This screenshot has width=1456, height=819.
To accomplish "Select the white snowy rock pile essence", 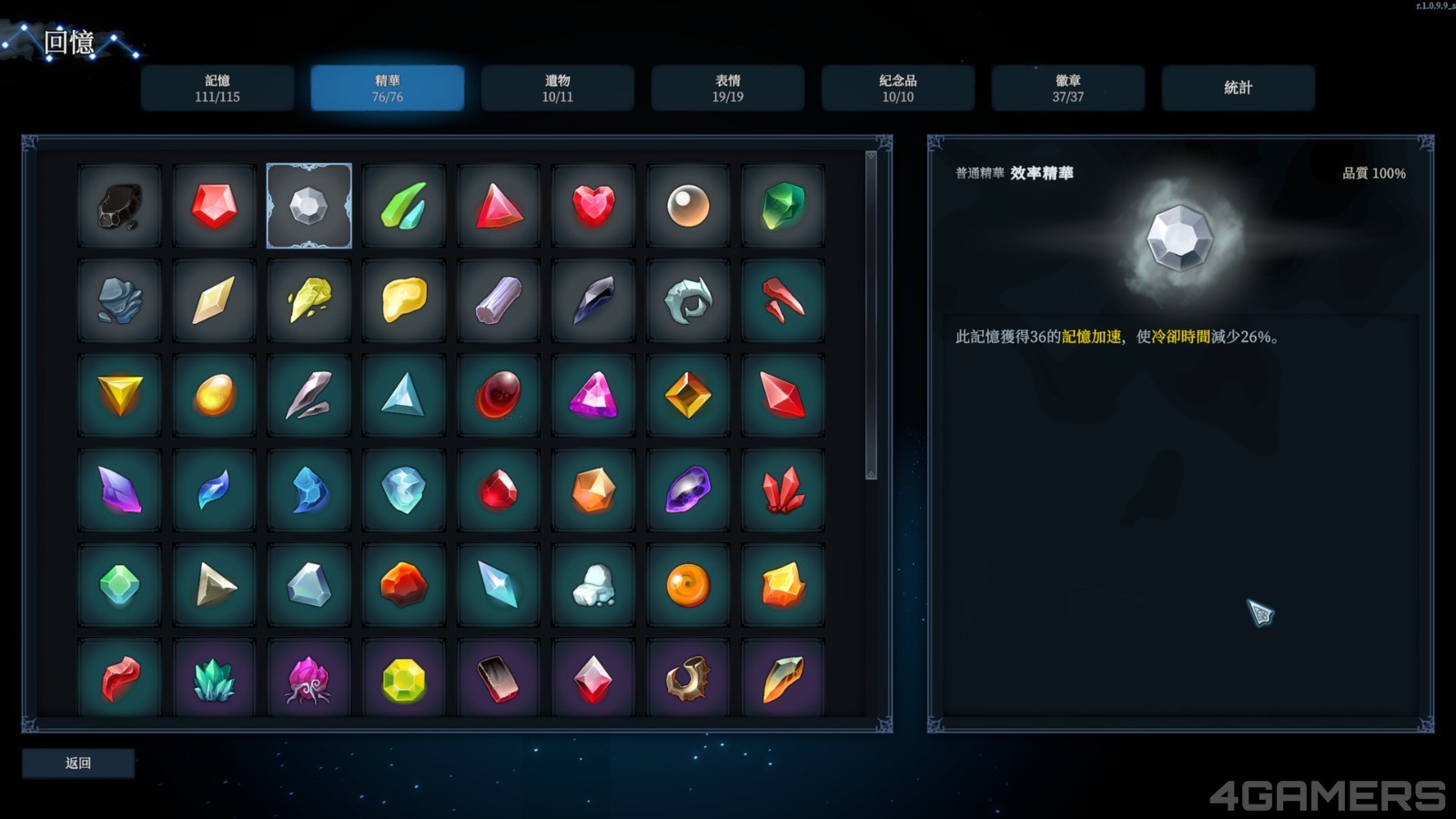I will (x=593, y=585).
